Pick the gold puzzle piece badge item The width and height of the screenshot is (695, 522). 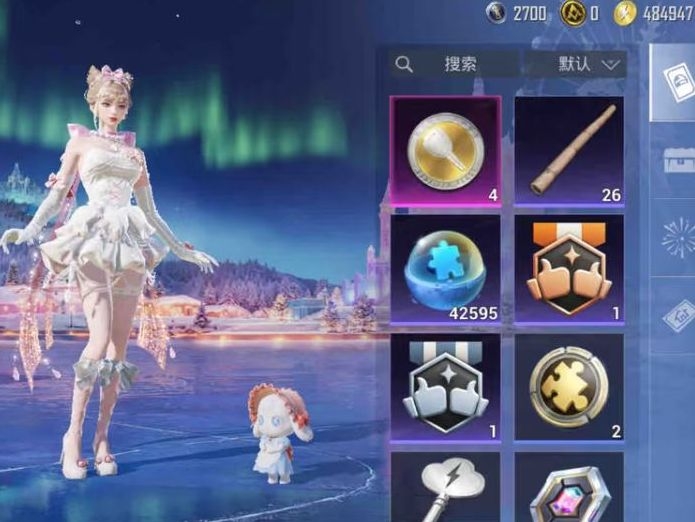[x=569, y=387]
